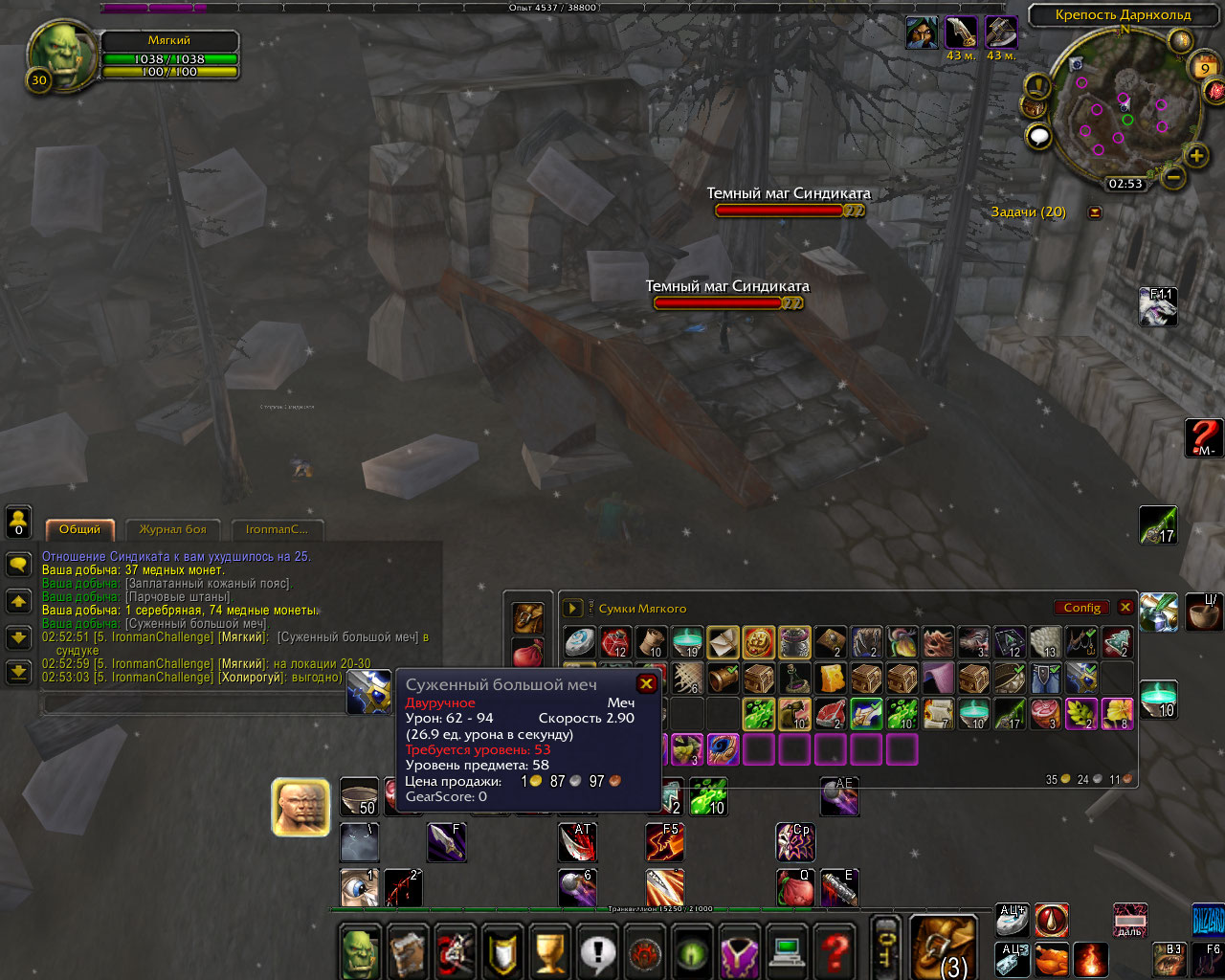Zoom in the minimap with plus button

pos(1196,155)
